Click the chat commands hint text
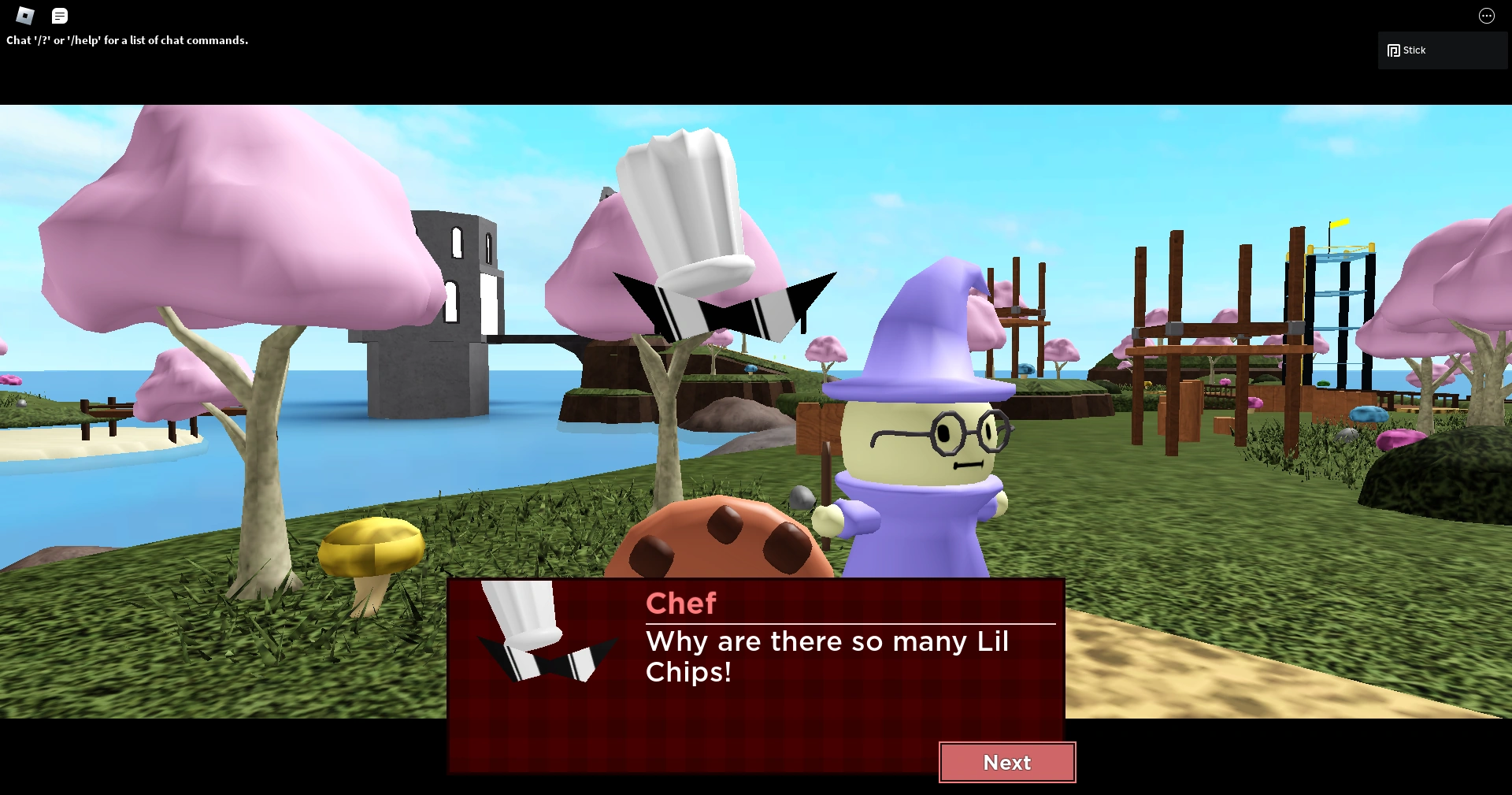This screenshot has width=1512, height=795. point(126,39)
